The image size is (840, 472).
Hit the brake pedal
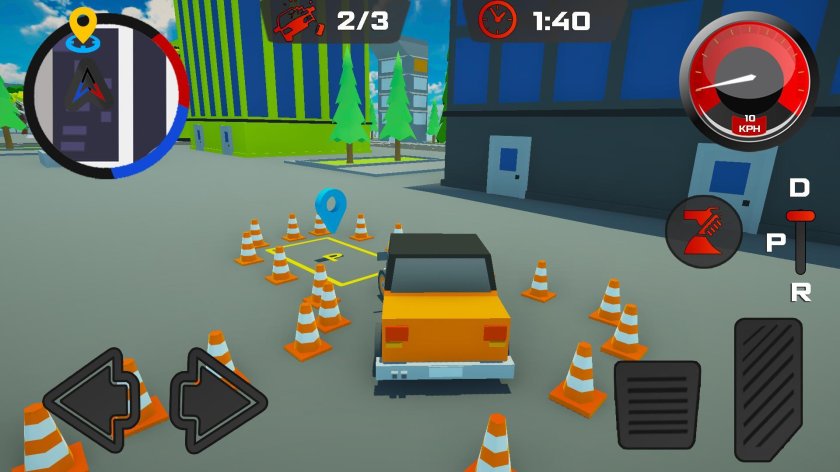[657, 403]
